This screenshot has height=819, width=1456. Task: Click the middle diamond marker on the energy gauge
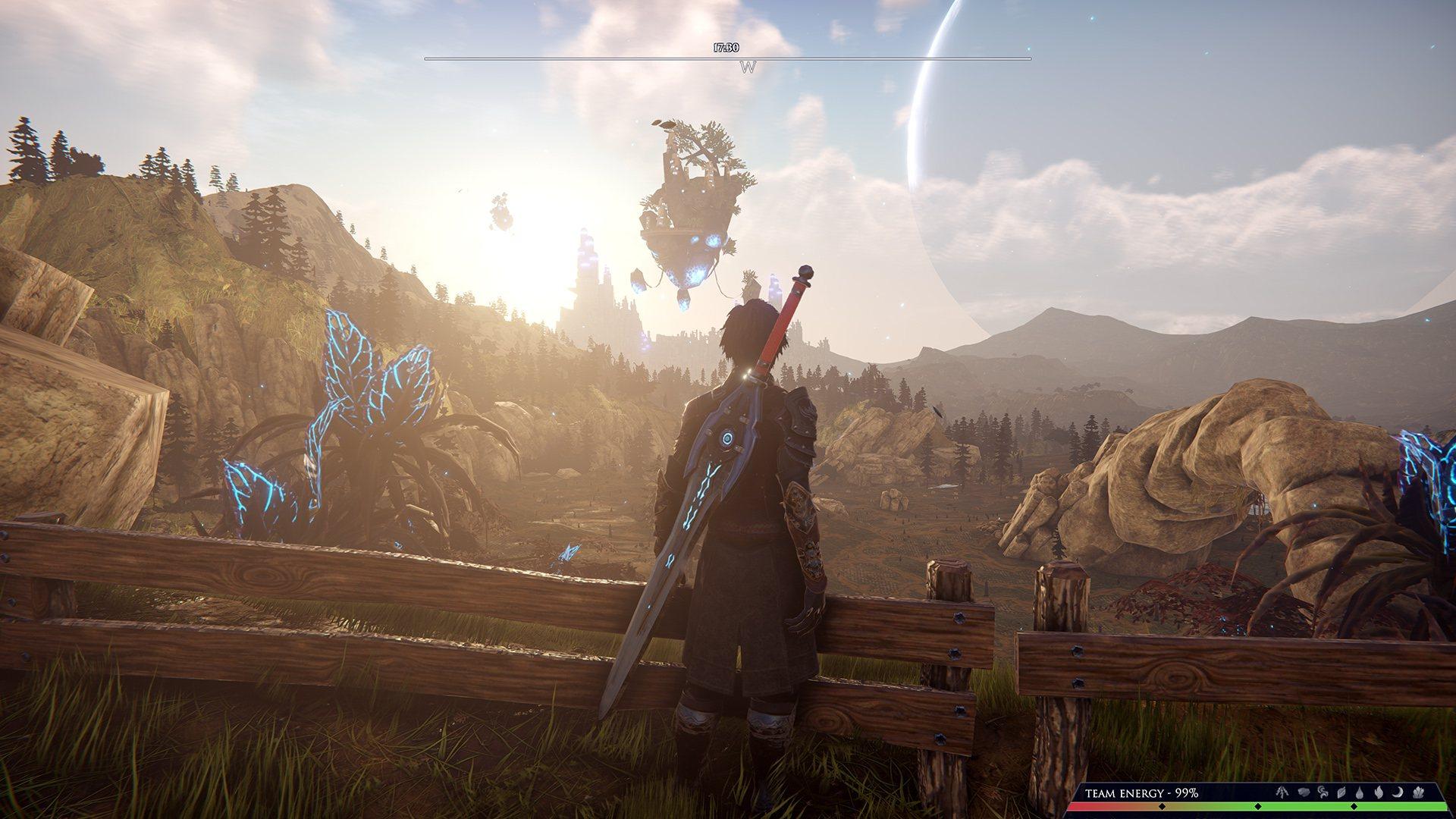(x=1258, y=807)
